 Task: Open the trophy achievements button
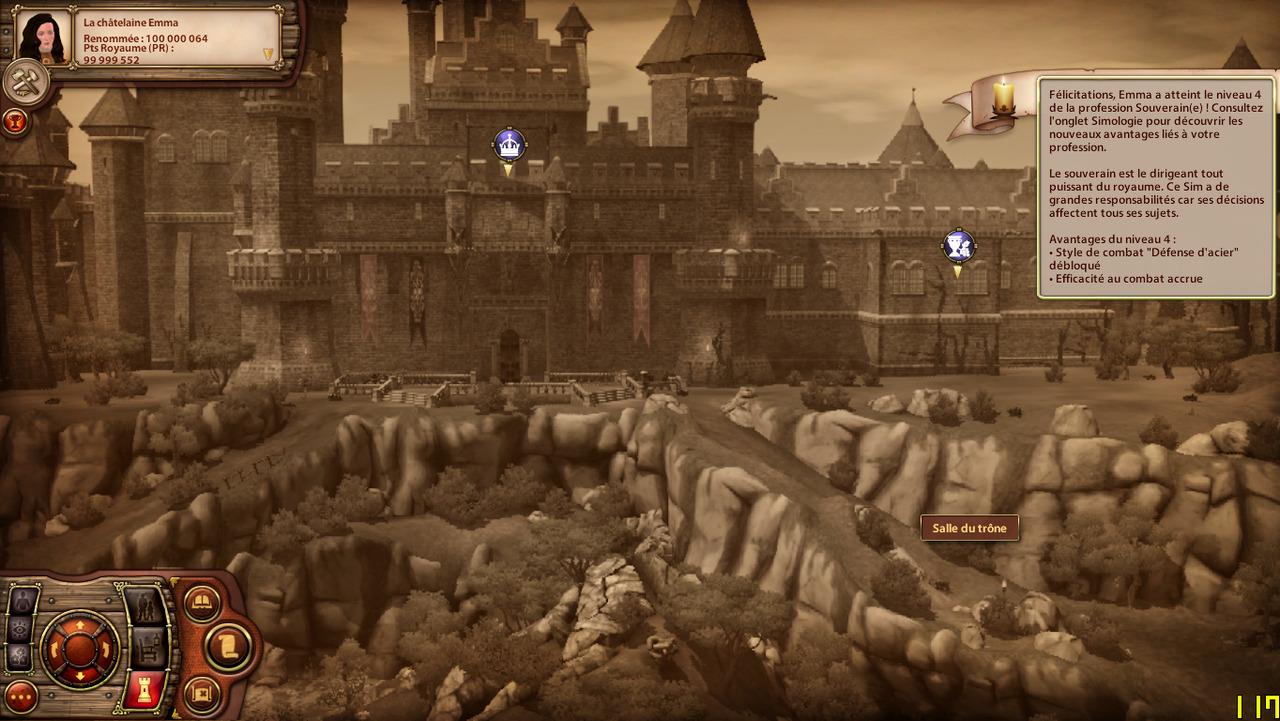15,122
